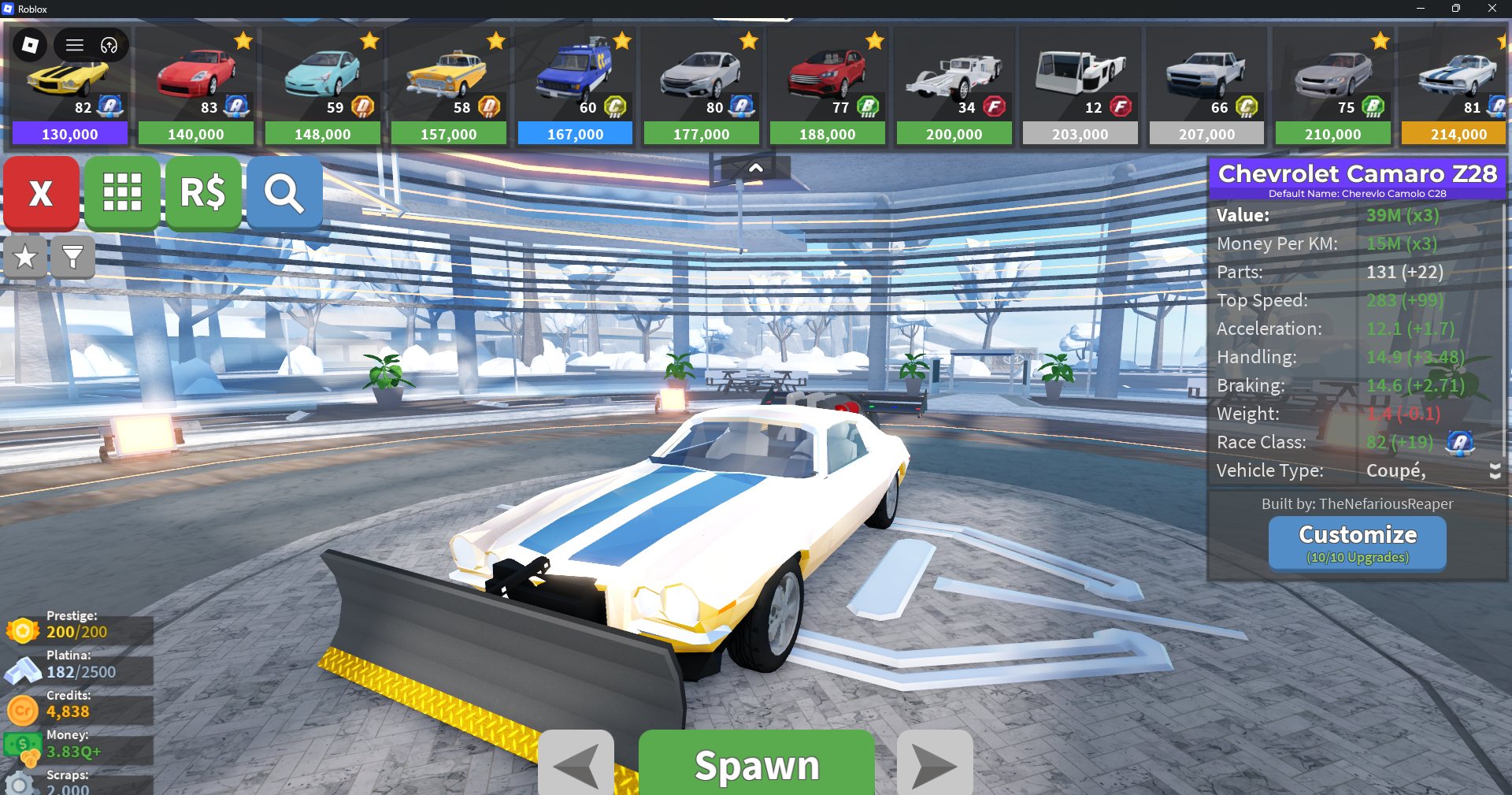Search vehicles with the magnifying glass
This screenshot has height=795, width=1512.
(284, 193)
